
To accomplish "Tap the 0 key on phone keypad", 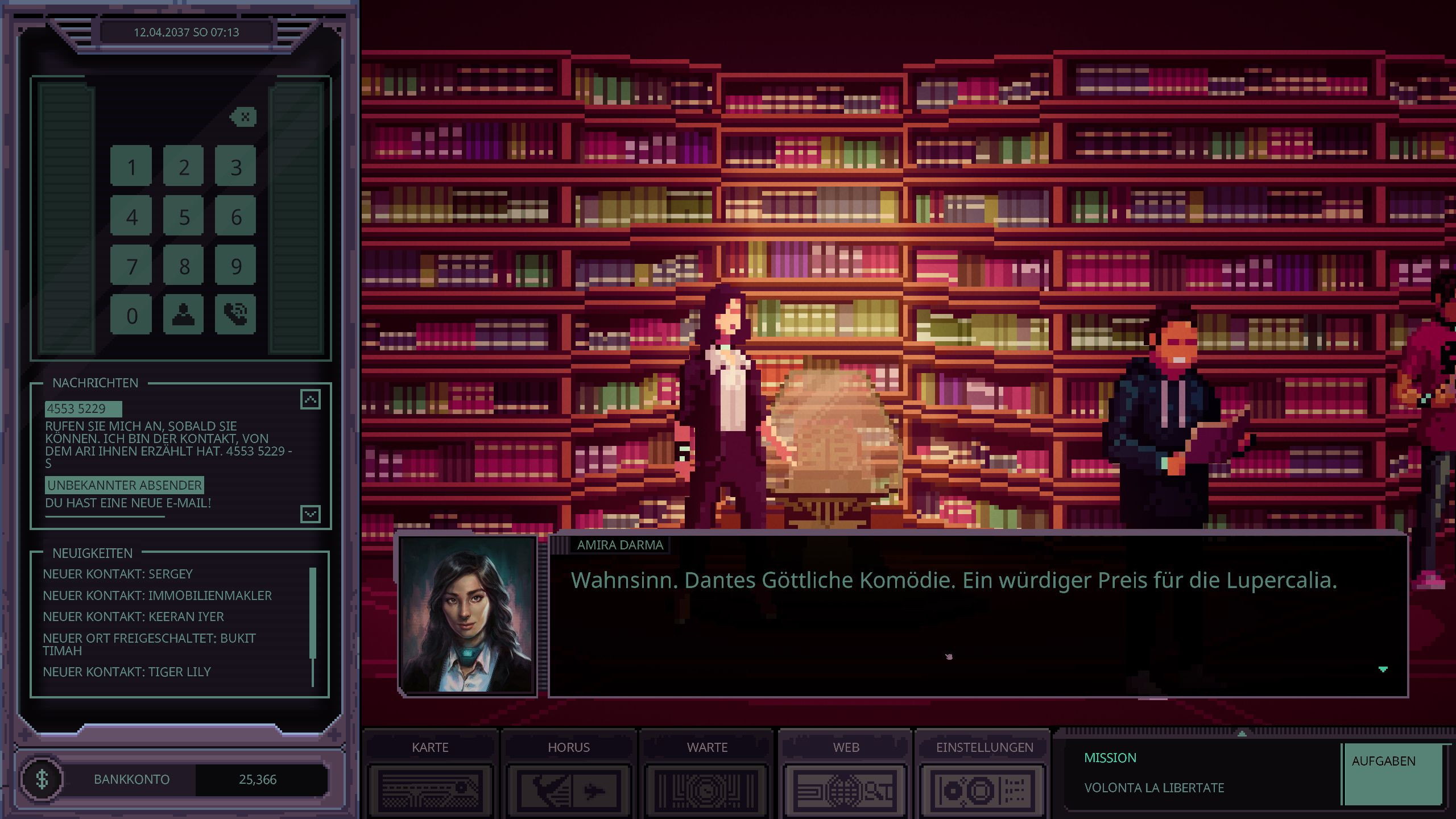I will [x=131, y=315].
